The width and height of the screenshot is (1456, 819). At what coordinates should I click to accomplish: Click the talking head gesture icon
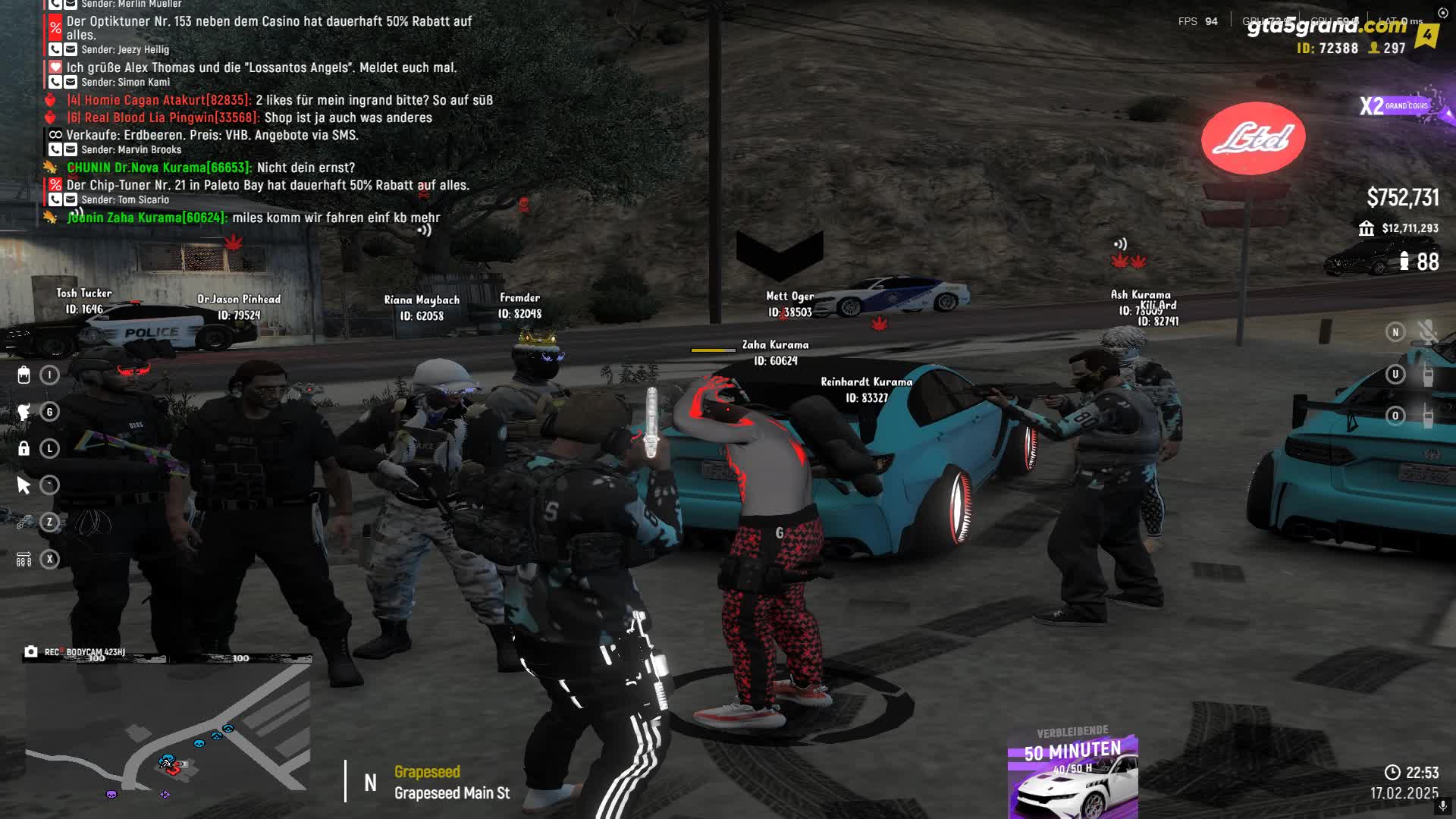click(24, 412)
